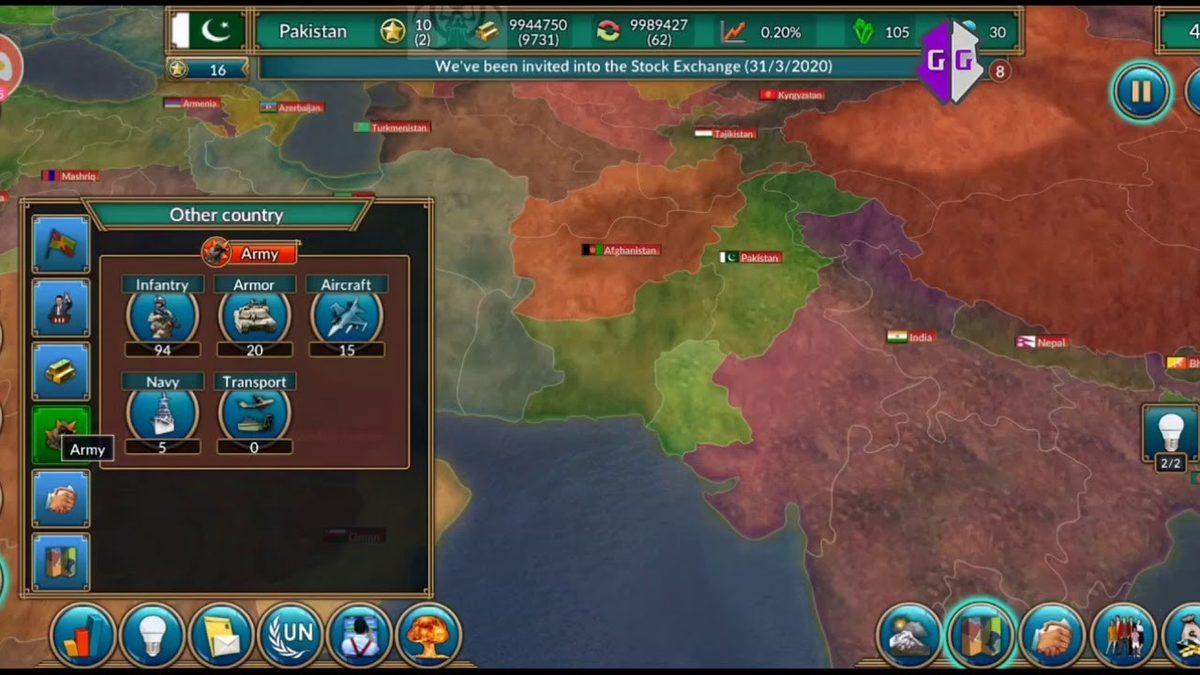The image size is (1200, 675).
Task: Tap the purple GG overlay icon
Action: pyautogui.click(x=948, y=62)
